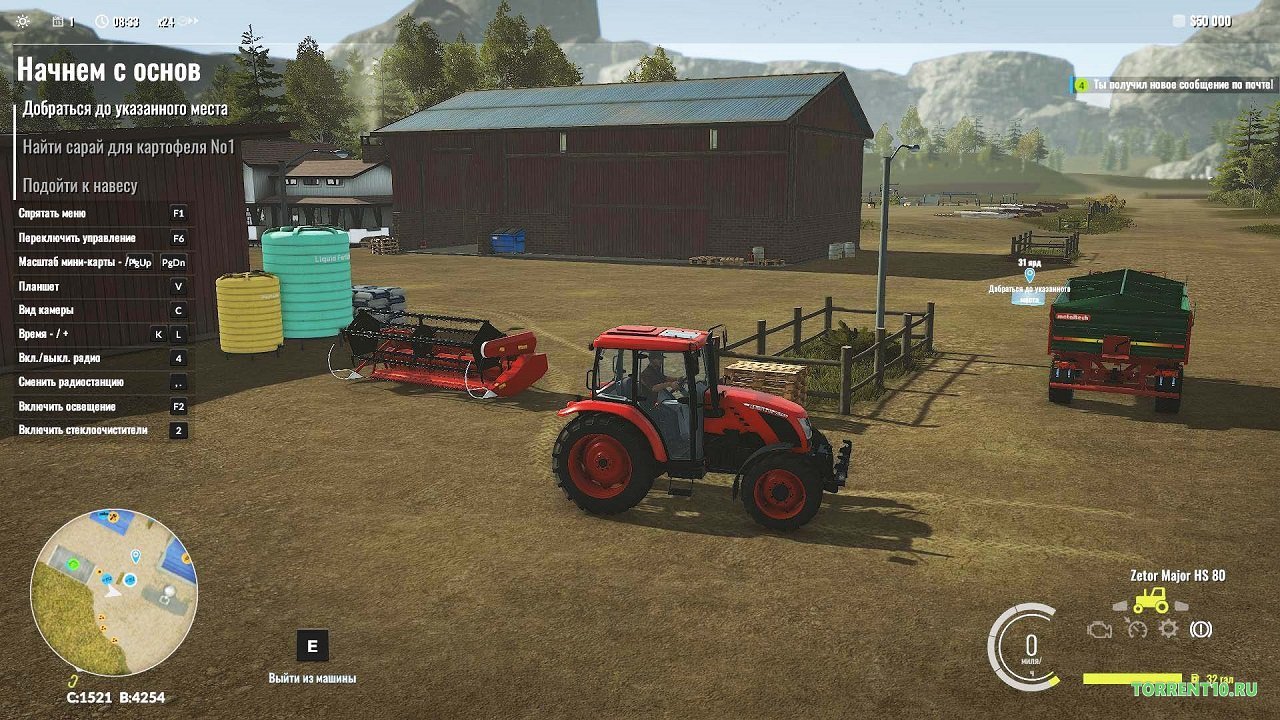Click the fast-forward arrows next to x24

[x=192, y=20]
